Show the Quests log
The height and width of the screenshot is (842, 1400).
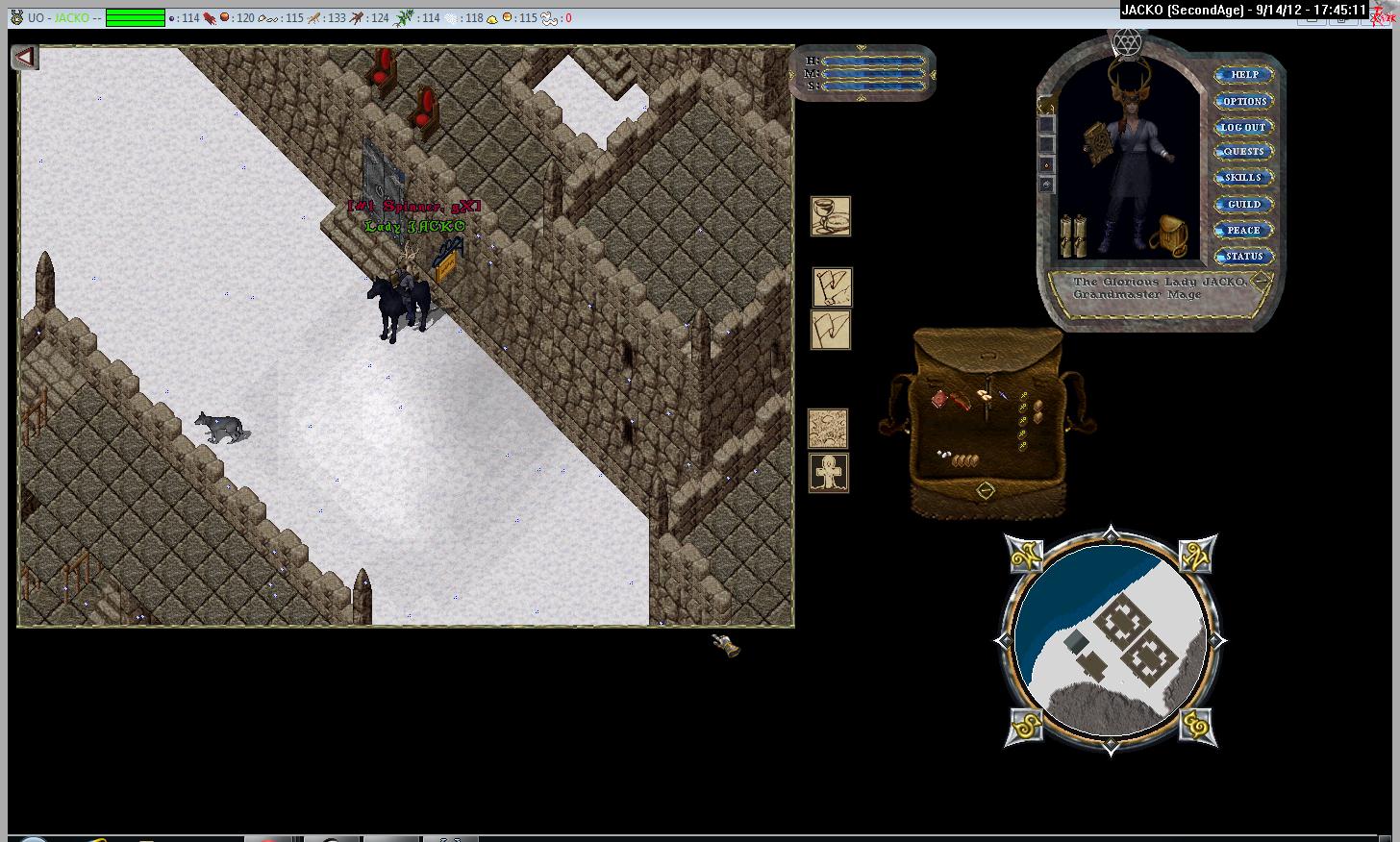click(1243, 152)
